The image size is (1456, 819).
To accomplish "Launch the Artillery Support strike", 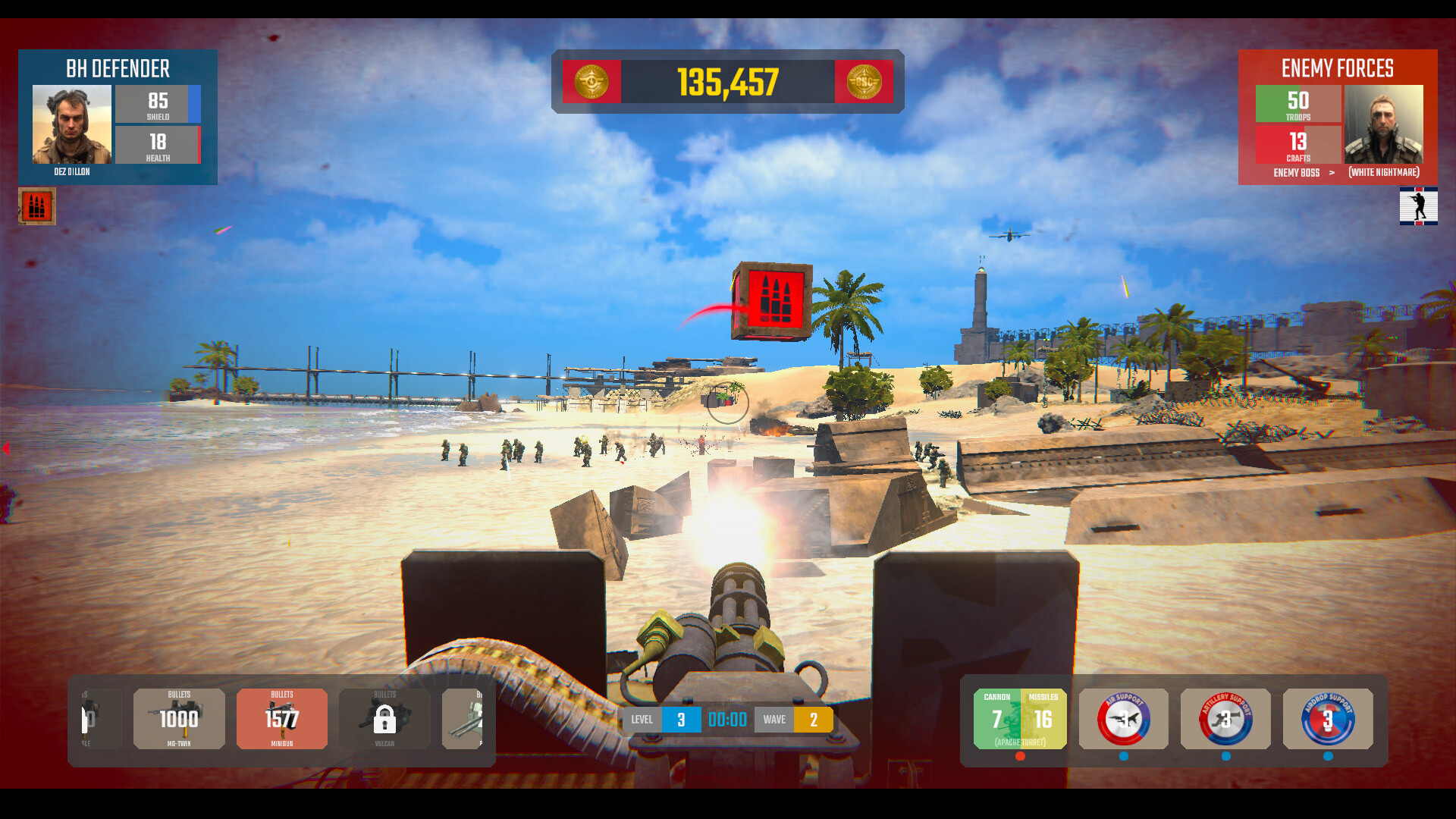I will tap(1225, 719).
